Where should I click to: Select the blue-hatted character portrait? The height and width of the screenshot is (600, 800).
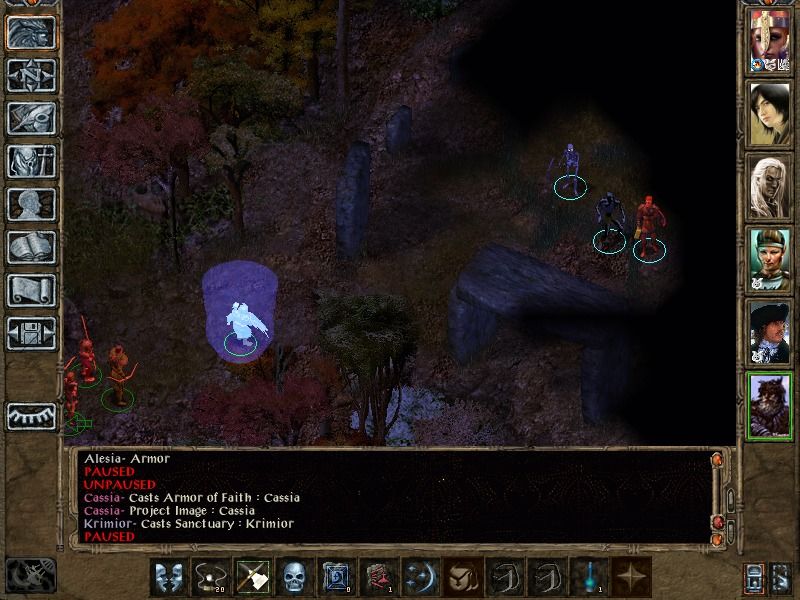[x=770, y=331]
